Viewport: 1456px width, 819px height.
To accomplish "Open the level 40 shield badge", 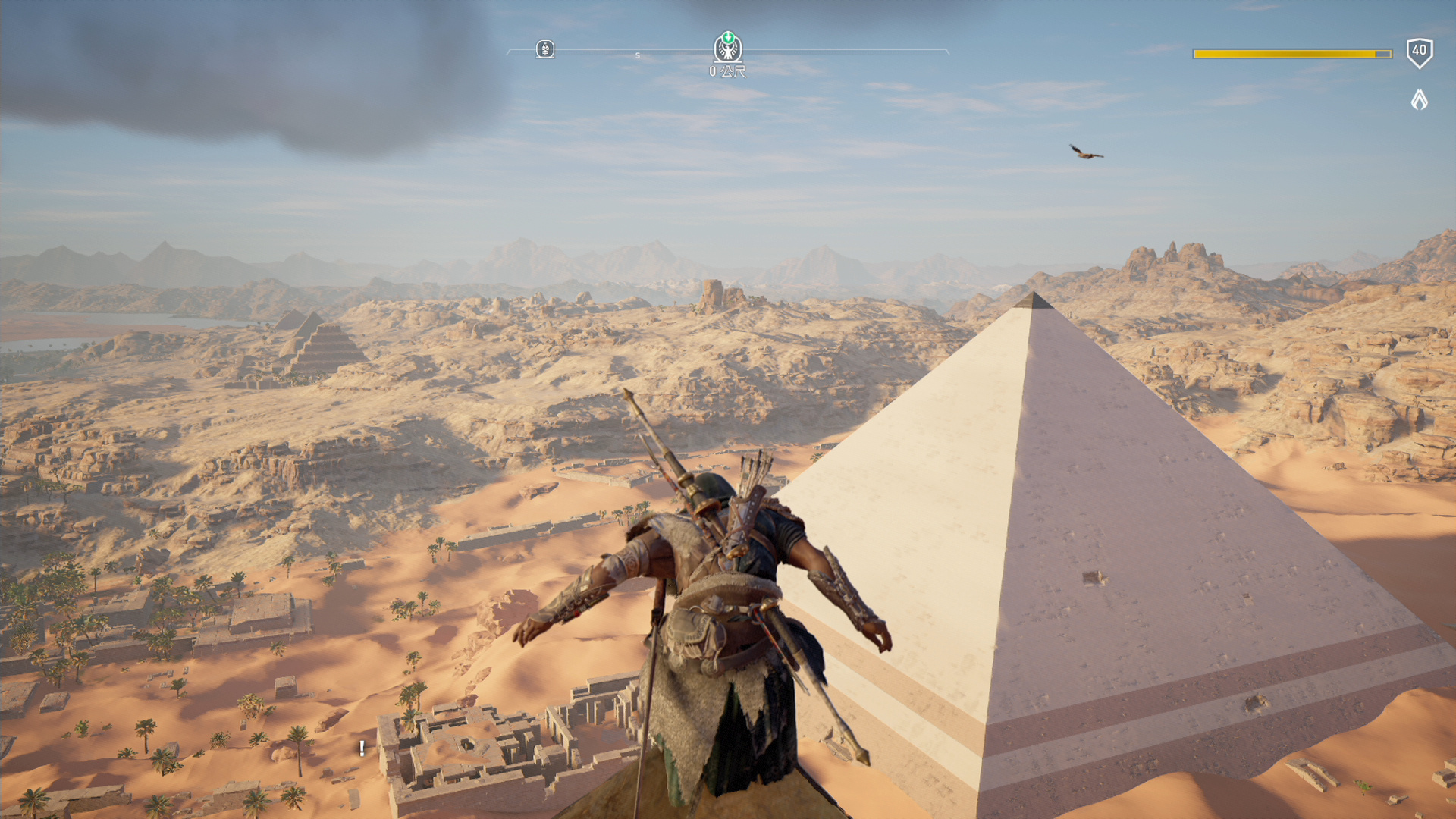I will coord(1419,52).
